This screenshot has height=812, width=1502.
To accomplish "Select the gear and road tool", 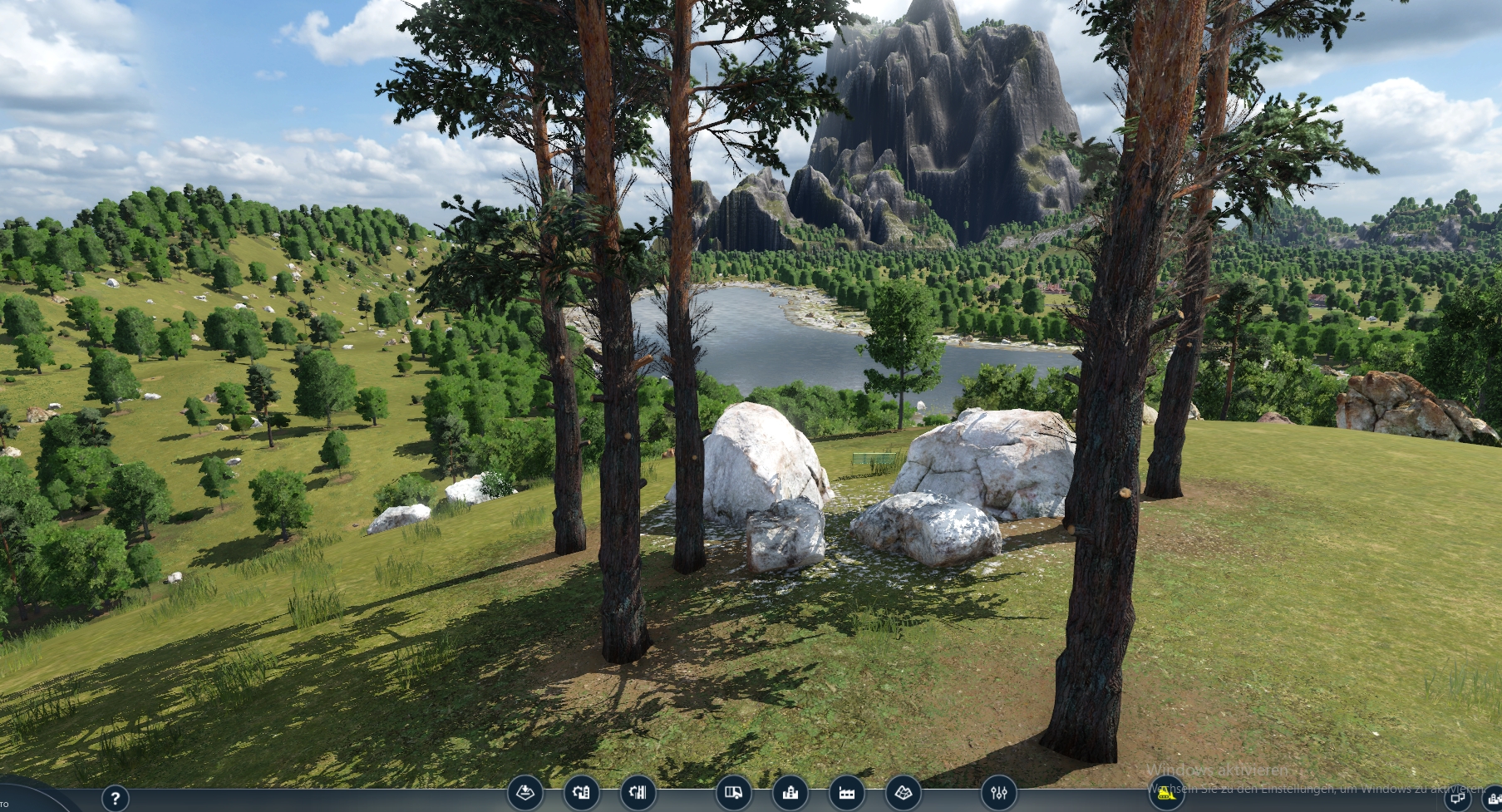I will coord(638,793).
